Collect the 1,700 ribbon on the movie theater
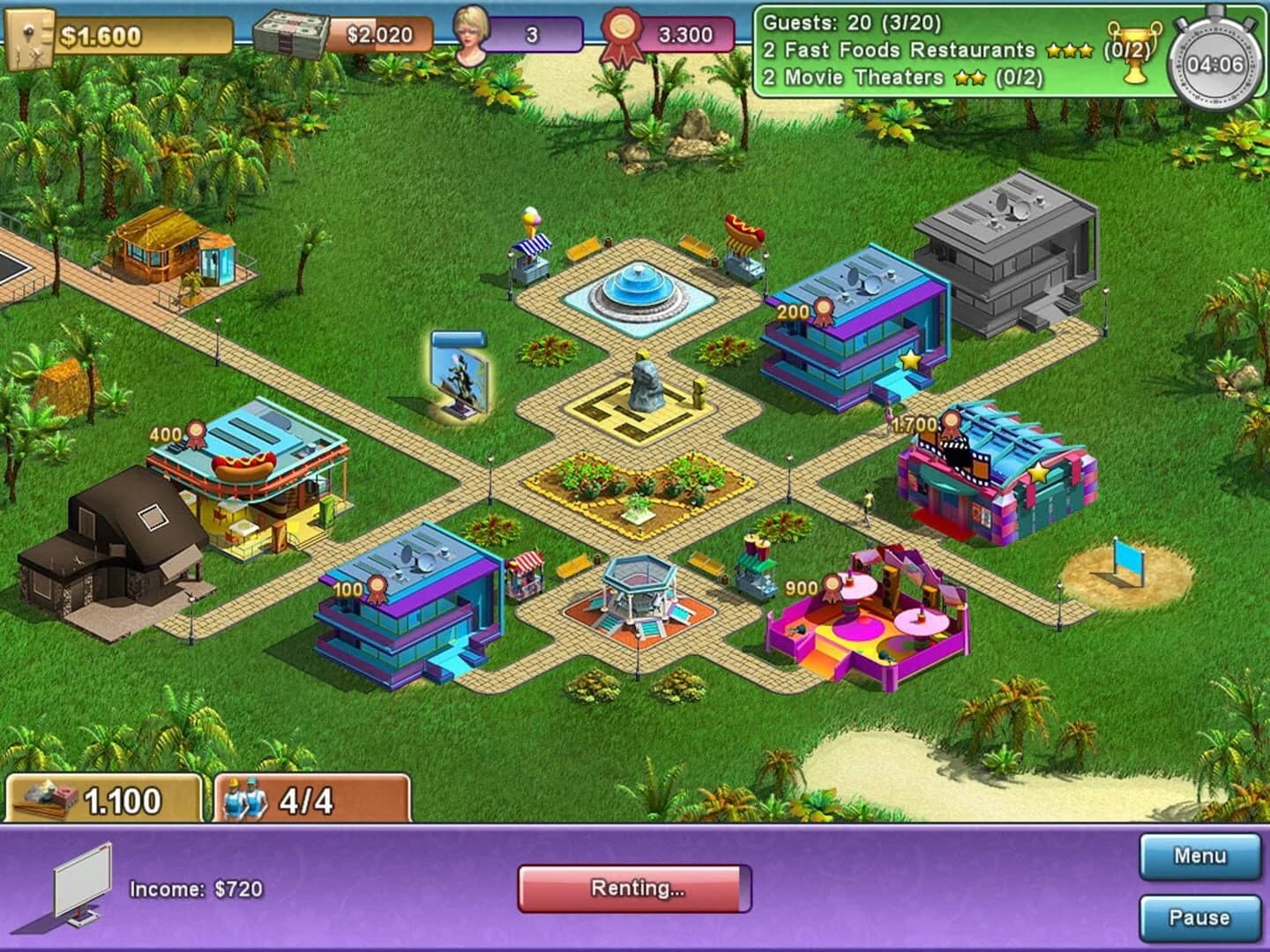 click(x=952, y=423)
